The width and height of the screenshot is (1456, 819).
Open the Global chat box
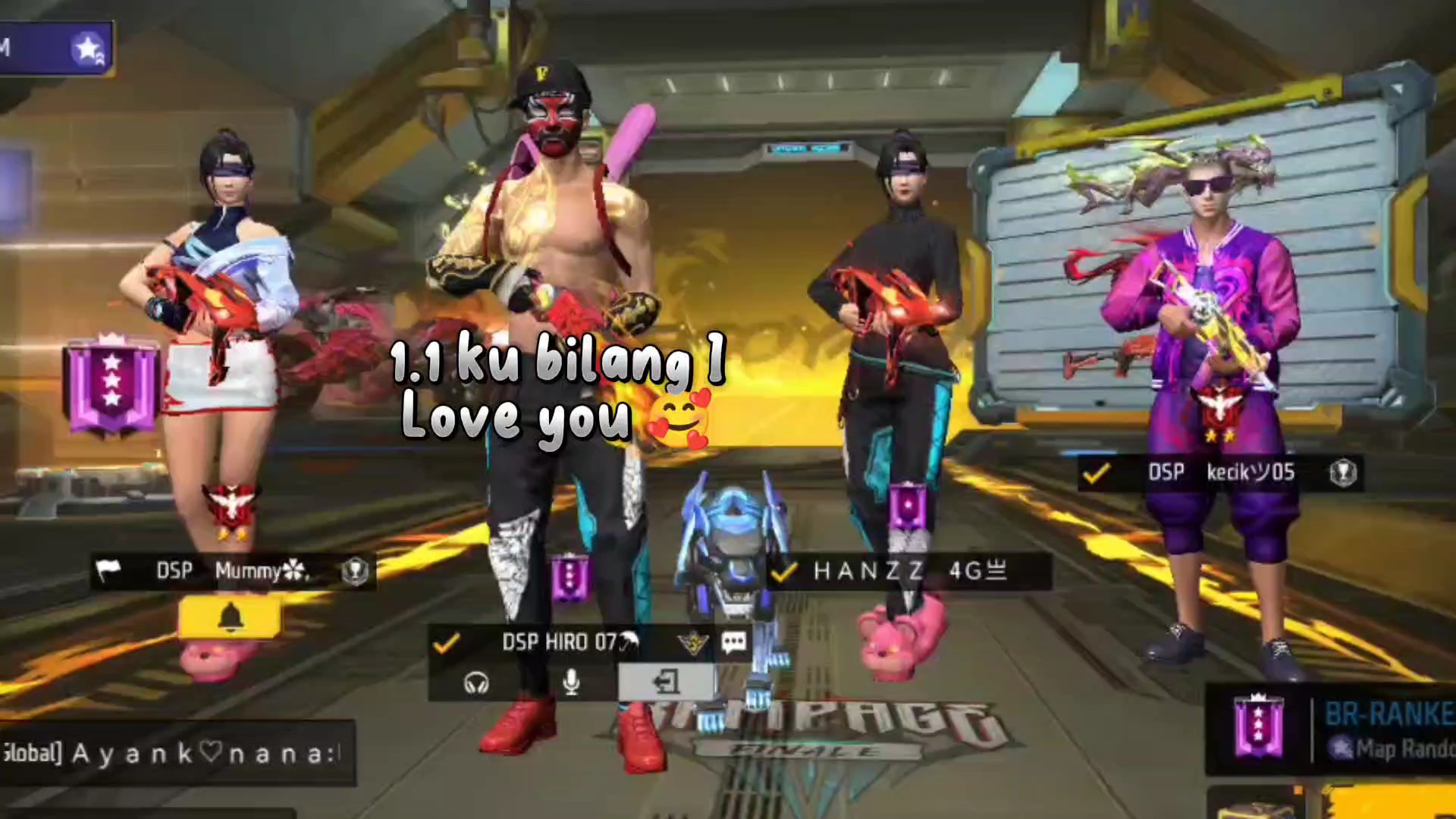click(176, 753)
